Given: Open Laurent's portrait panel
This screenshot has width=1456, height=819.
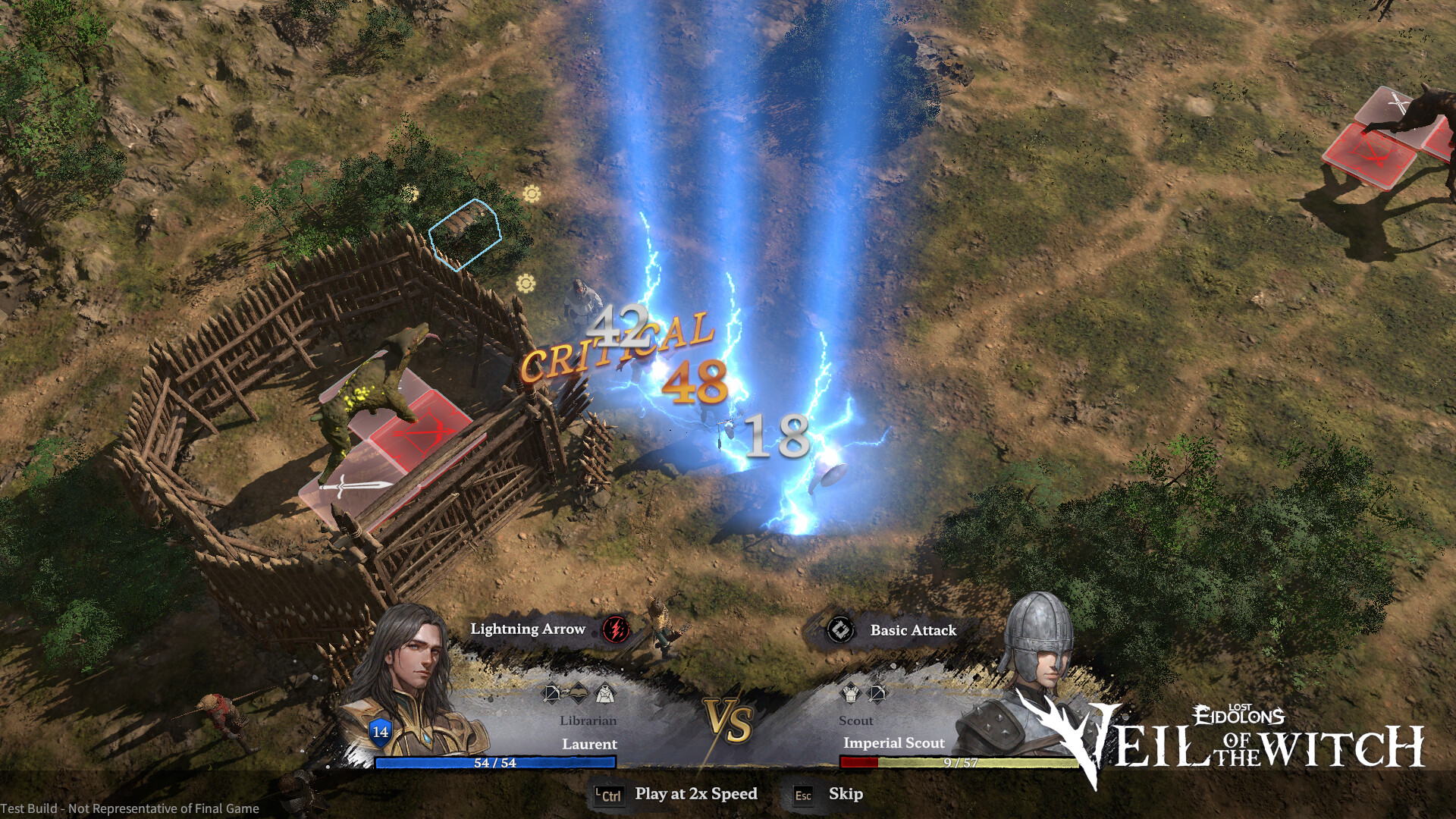Looking at the screenshot, I should (413, 682).
